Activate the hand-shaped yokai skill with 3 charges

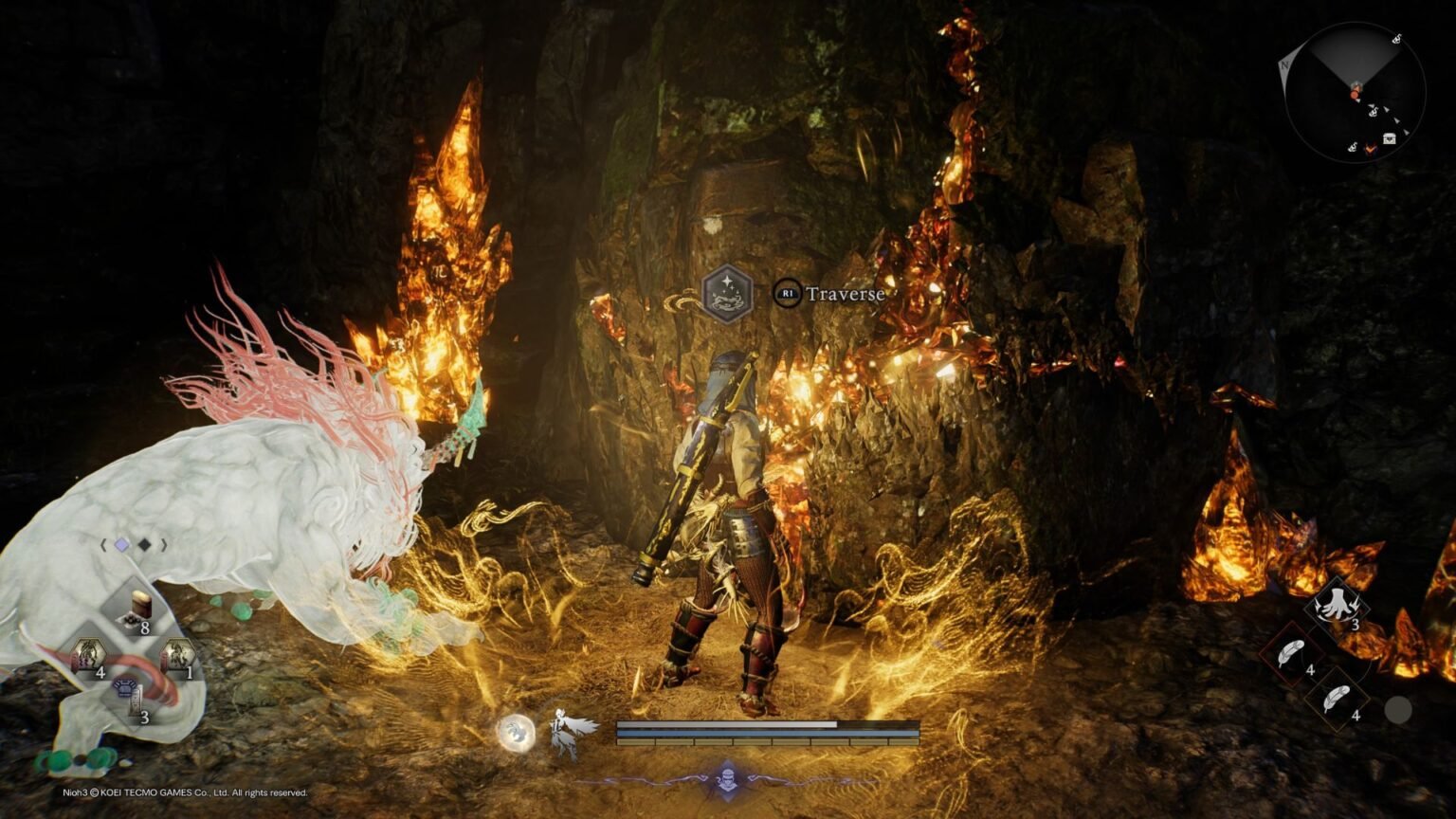[1336, 607]
